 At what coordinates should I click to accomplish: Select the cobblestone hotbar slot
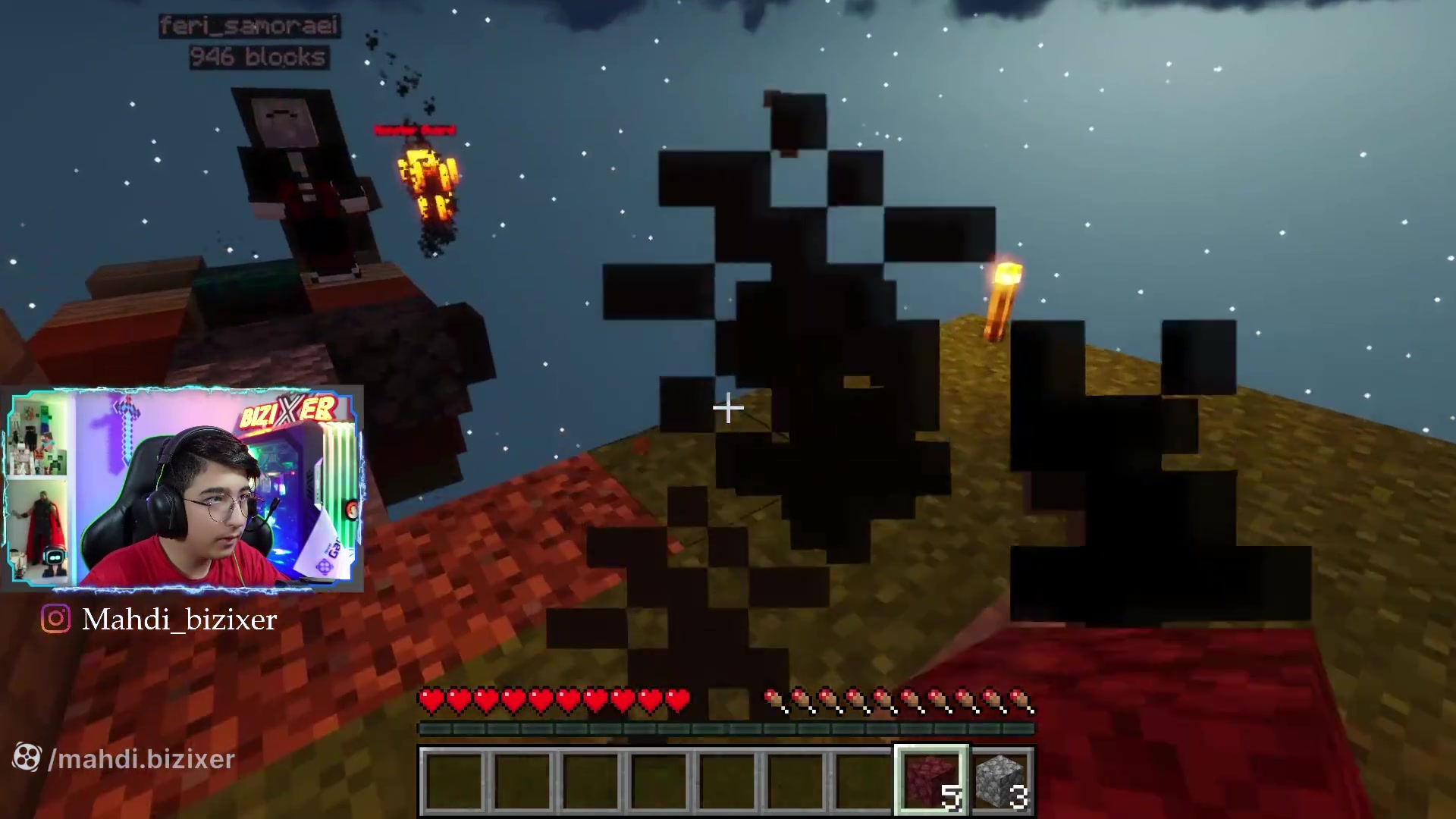coord(1000,780)
